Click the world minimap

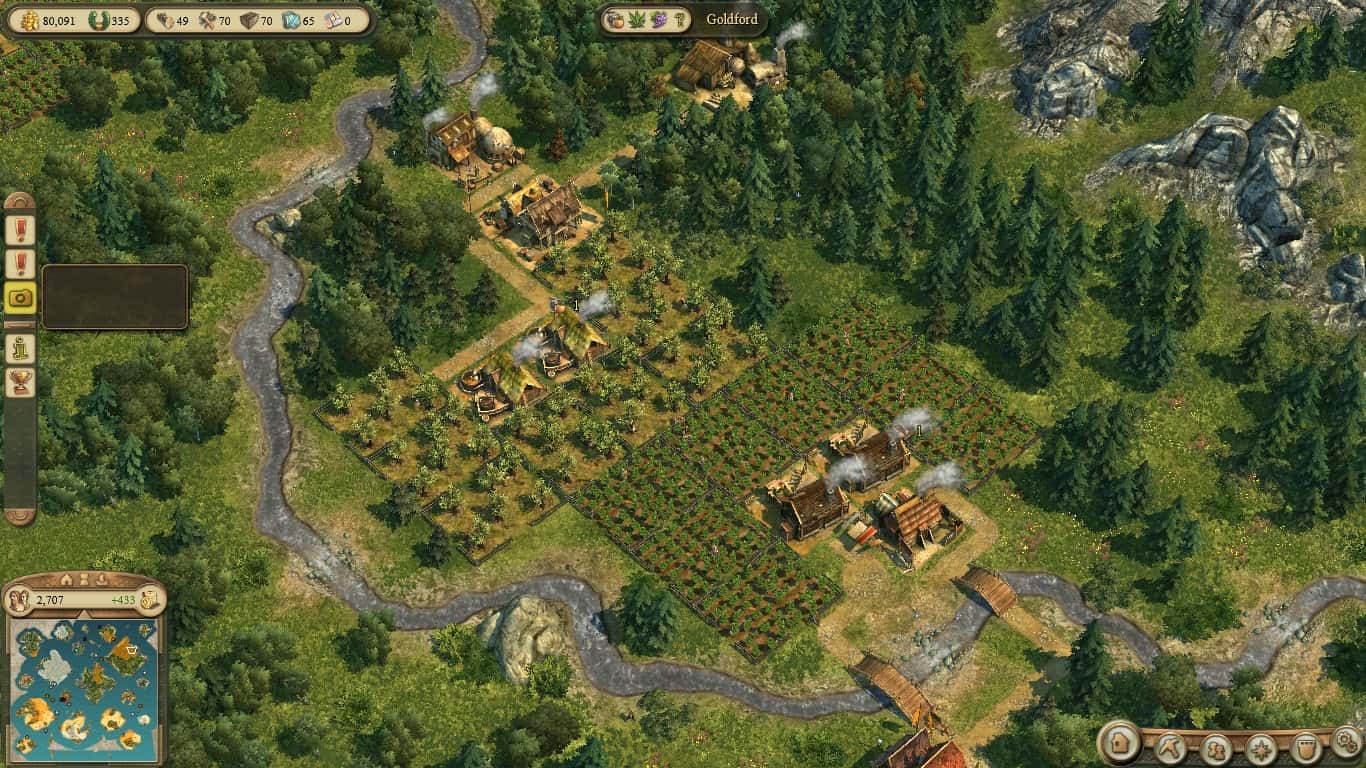[x=83, y=688]
